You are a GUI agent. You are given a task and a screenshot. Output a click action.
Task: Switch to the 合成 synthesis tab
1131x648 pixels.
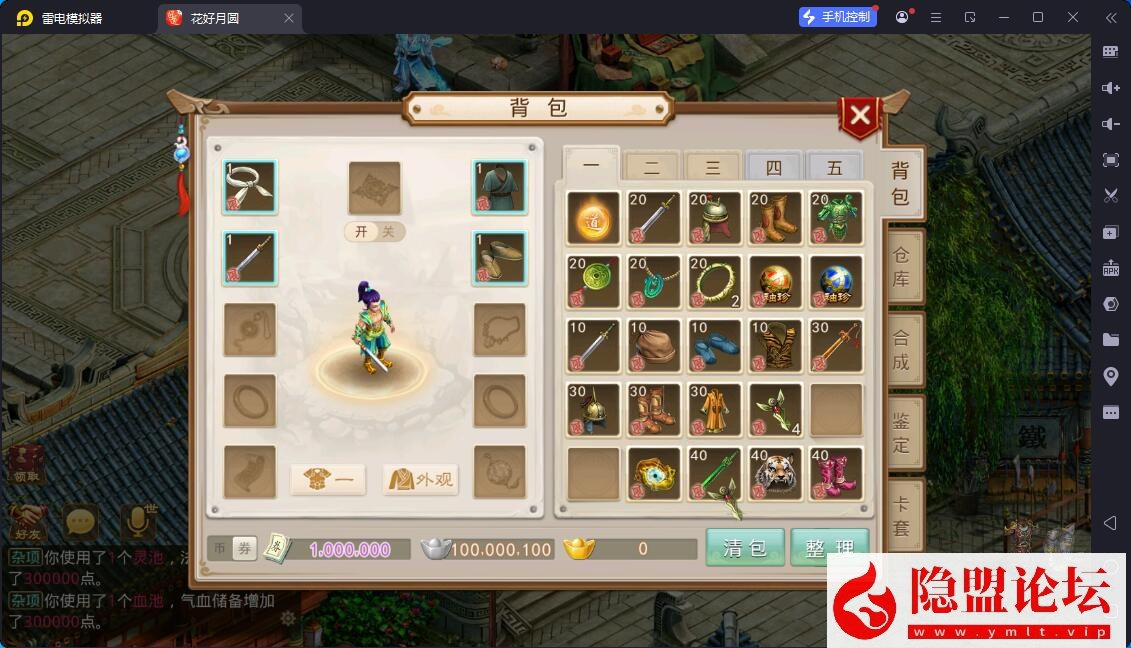click(901, 350)
